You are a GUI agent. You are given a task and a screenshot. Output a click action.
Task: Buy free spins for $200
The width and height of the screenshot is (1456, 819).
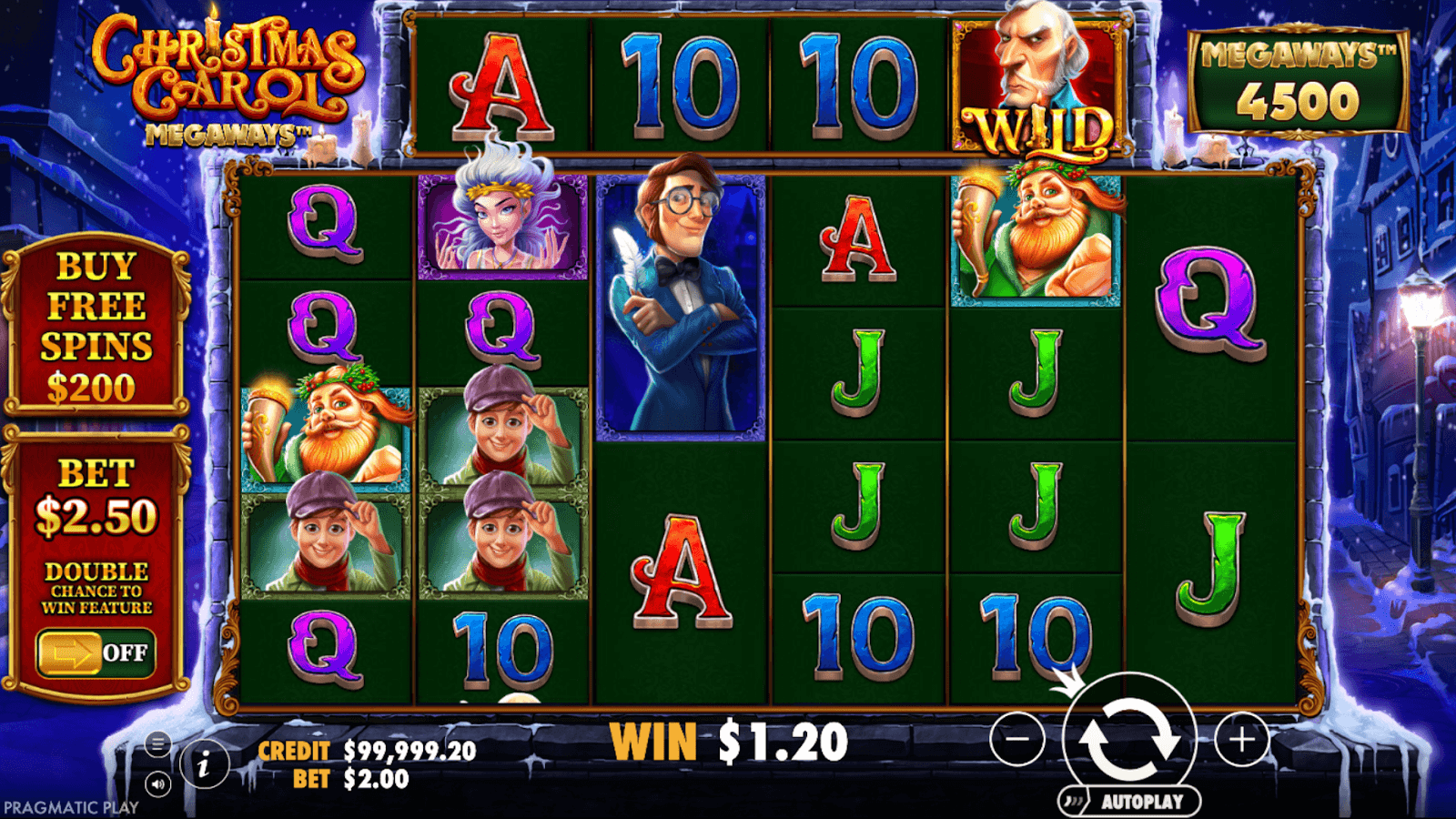click(96, 326)
